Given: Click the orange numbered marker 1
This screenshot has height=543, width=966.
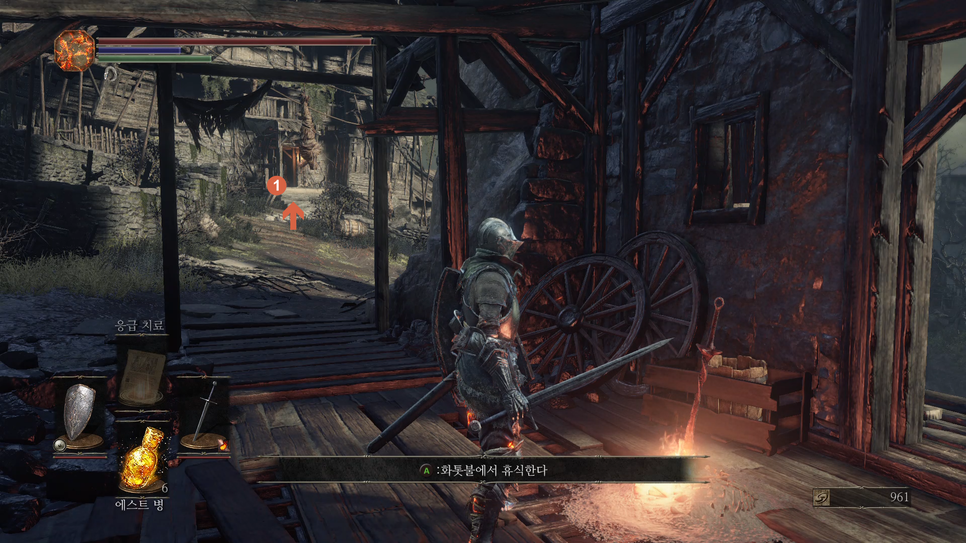Looking at the screenshot, I should (x=279, y=185).
